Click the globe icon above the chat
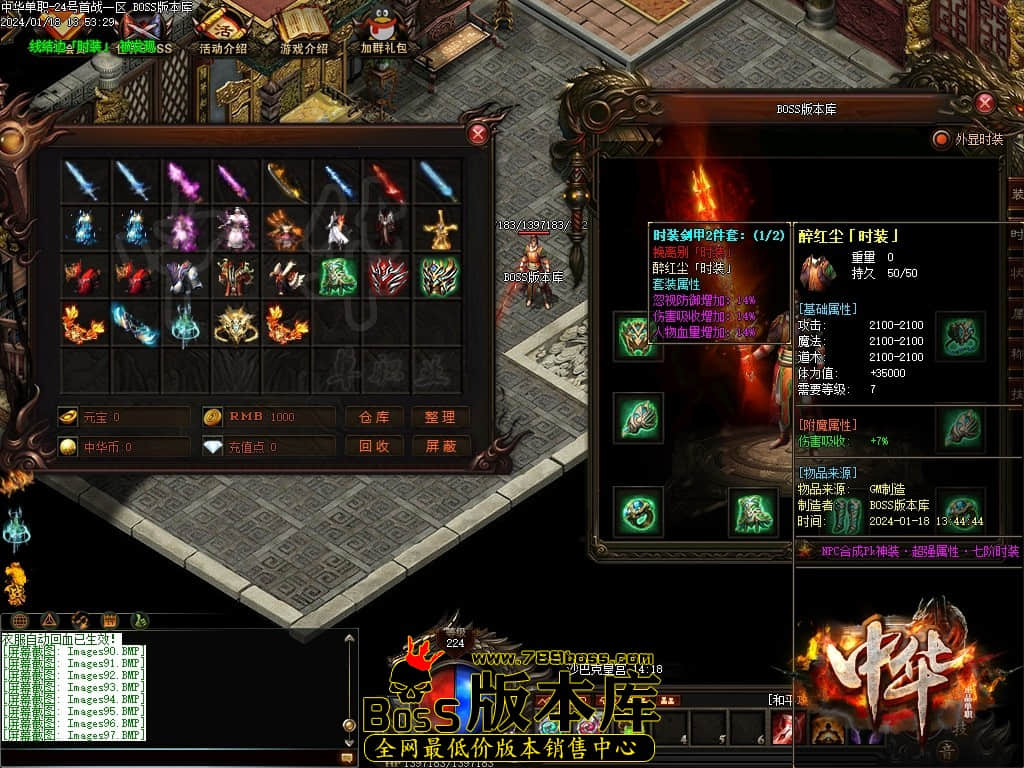The image size is (1024, 768). (20, 620)
